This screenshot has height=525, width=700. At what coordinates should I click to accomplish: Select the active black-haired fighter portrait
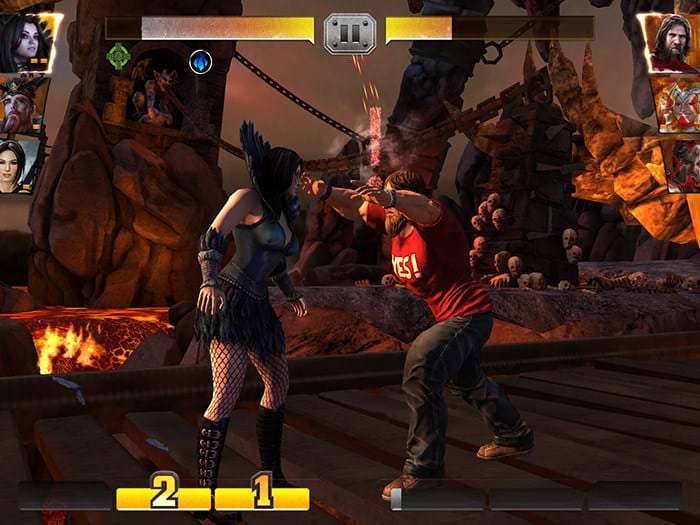click(x=26, y=43)
